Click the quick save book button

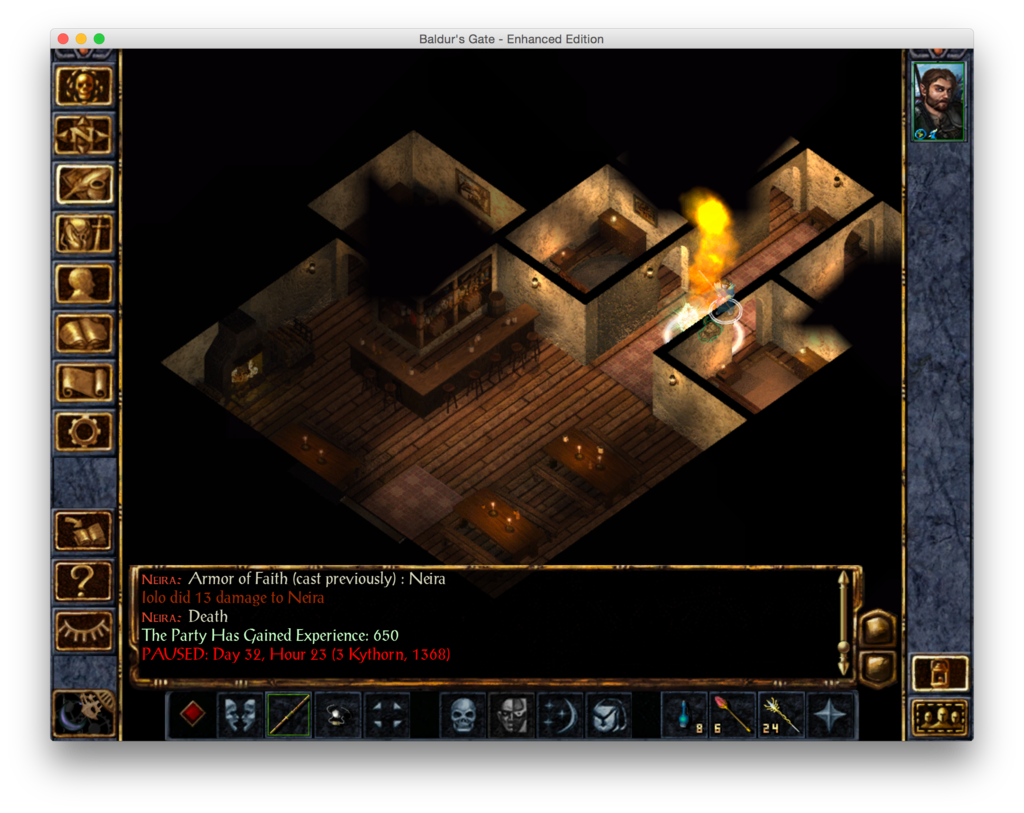tap(84, 530)
